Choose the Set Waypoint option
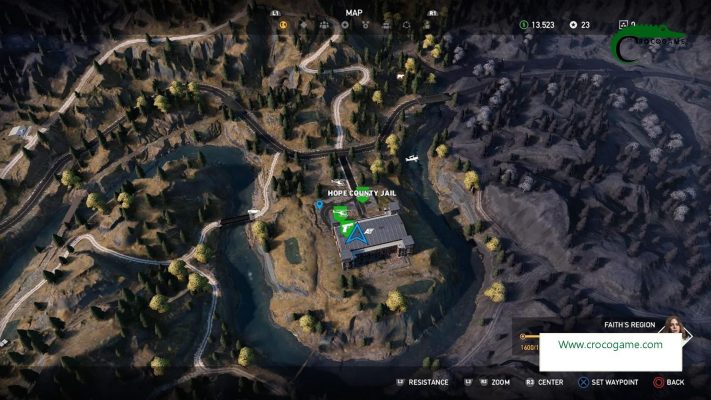 [612, 382]
